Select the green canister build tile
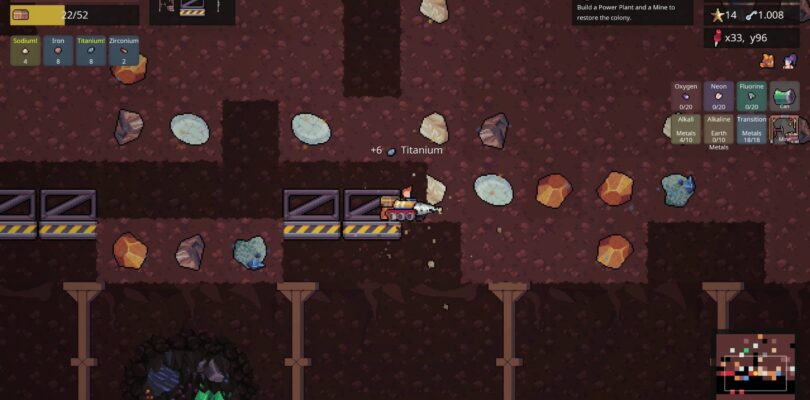 pyautogui.click(x=785, y=96)
